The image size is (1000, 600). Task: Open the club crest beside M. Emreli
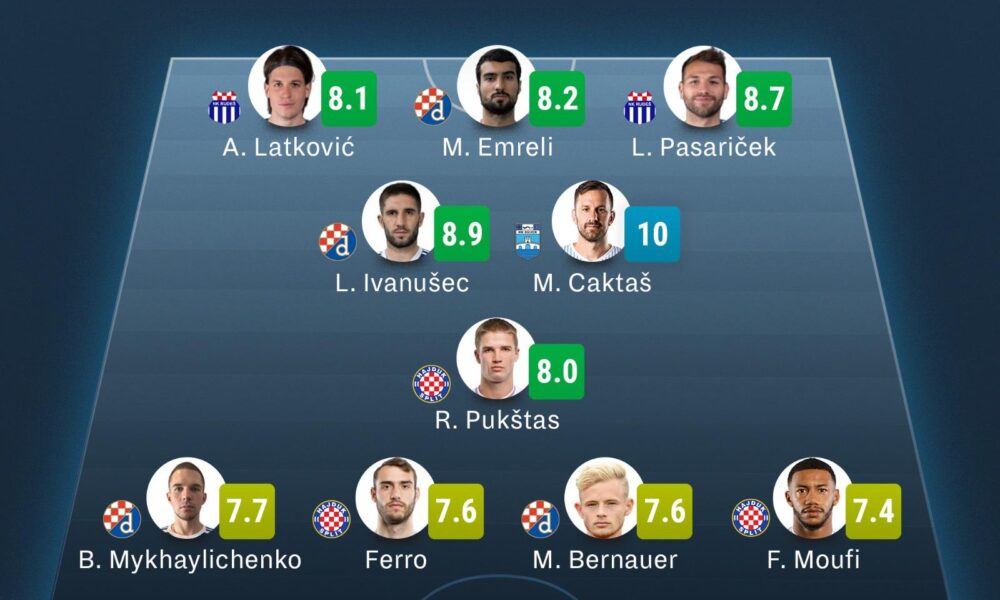tap(432, 106)
